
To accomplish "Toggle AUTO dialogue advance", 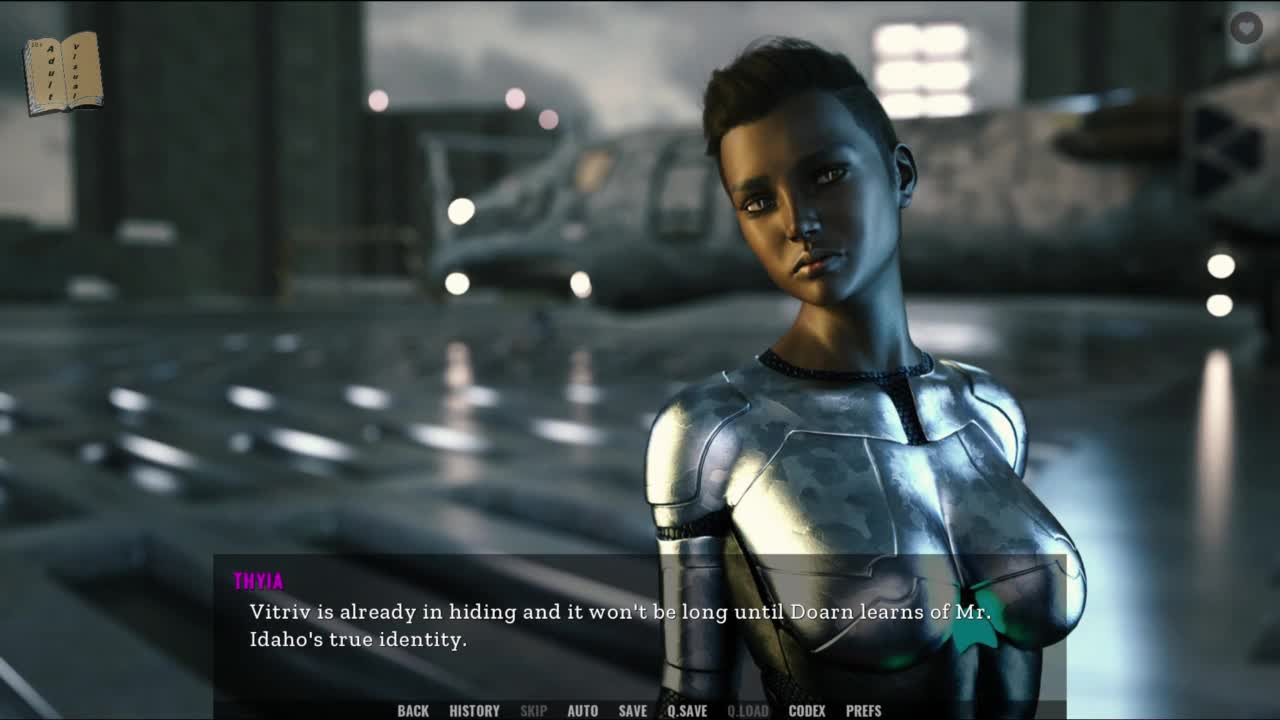I will coord(582,711).
